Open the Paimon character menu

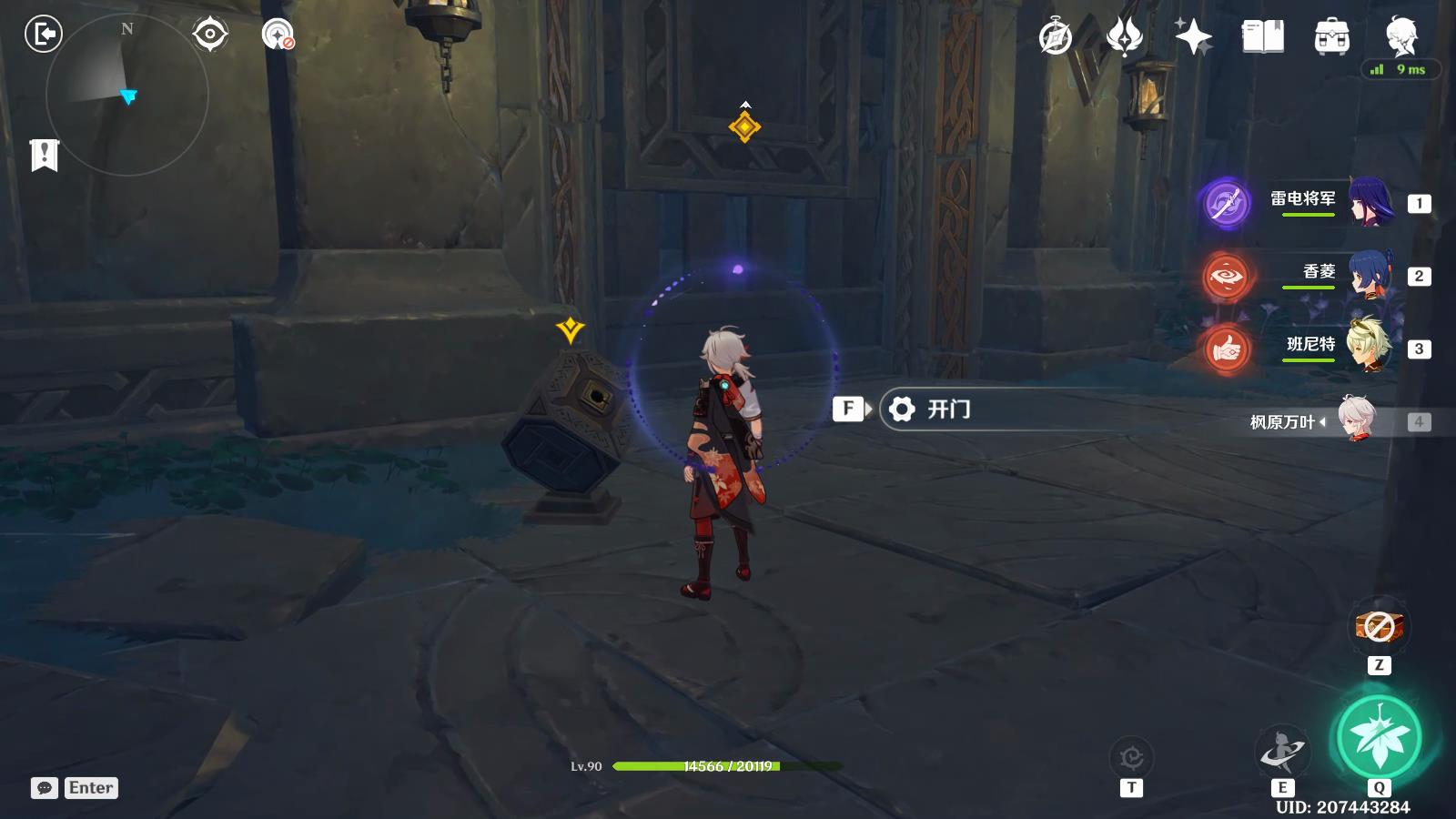(1400, 37)
